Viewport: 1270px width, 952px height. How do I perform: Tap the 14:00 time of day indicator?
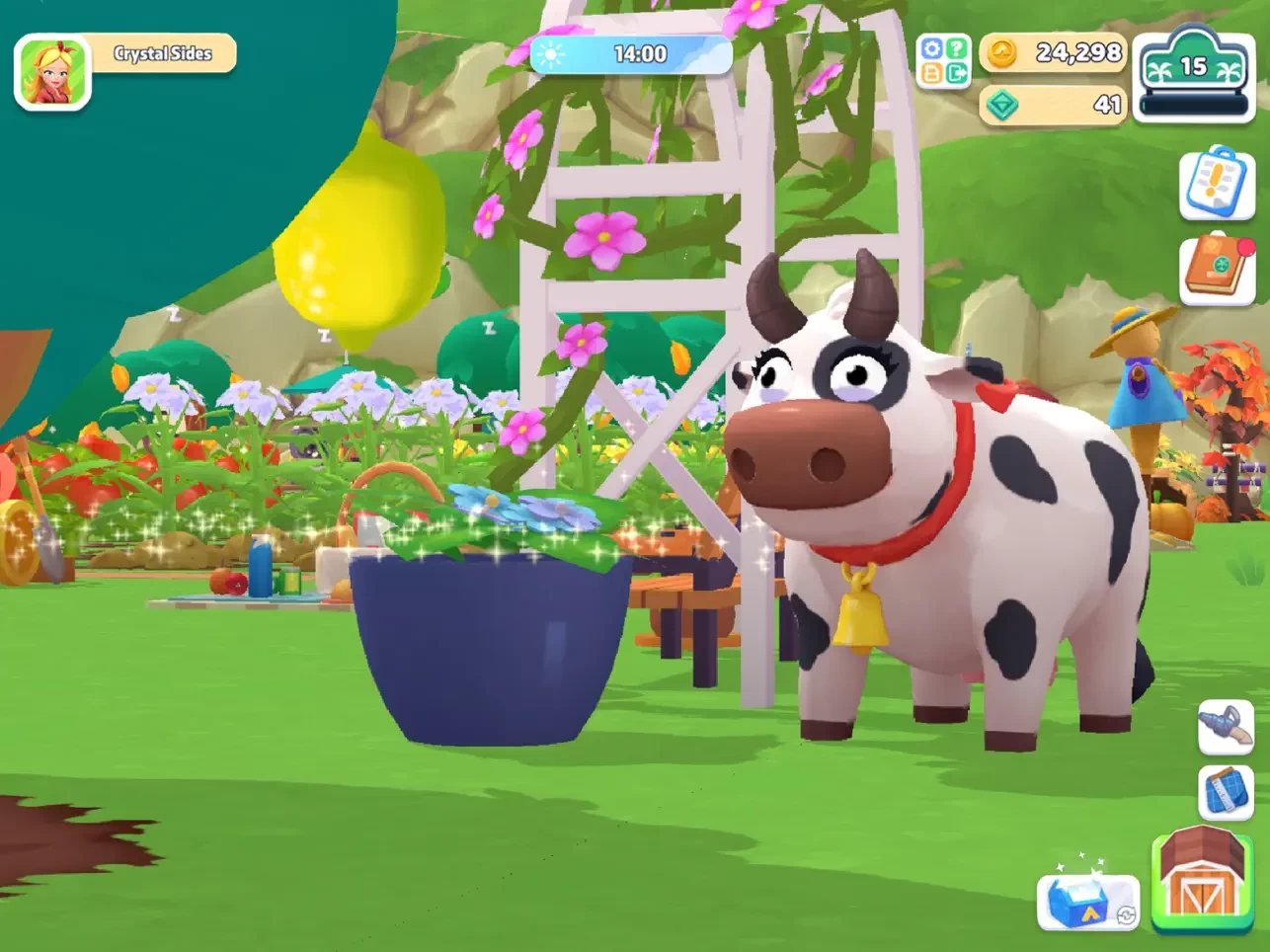coord(632,54)
